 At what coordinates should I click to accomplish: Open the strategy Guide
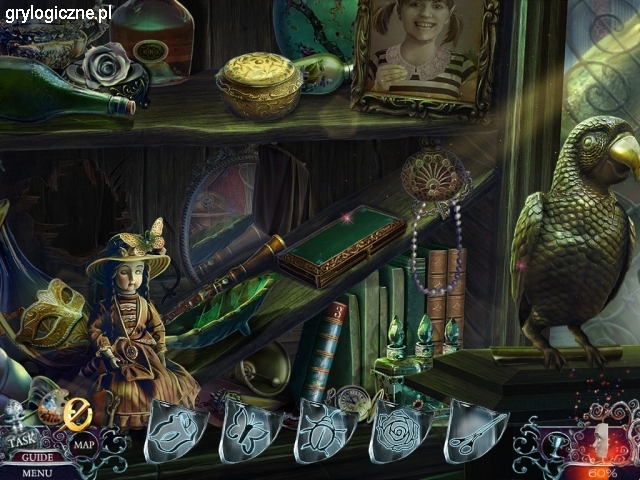(x=35, y=457)
